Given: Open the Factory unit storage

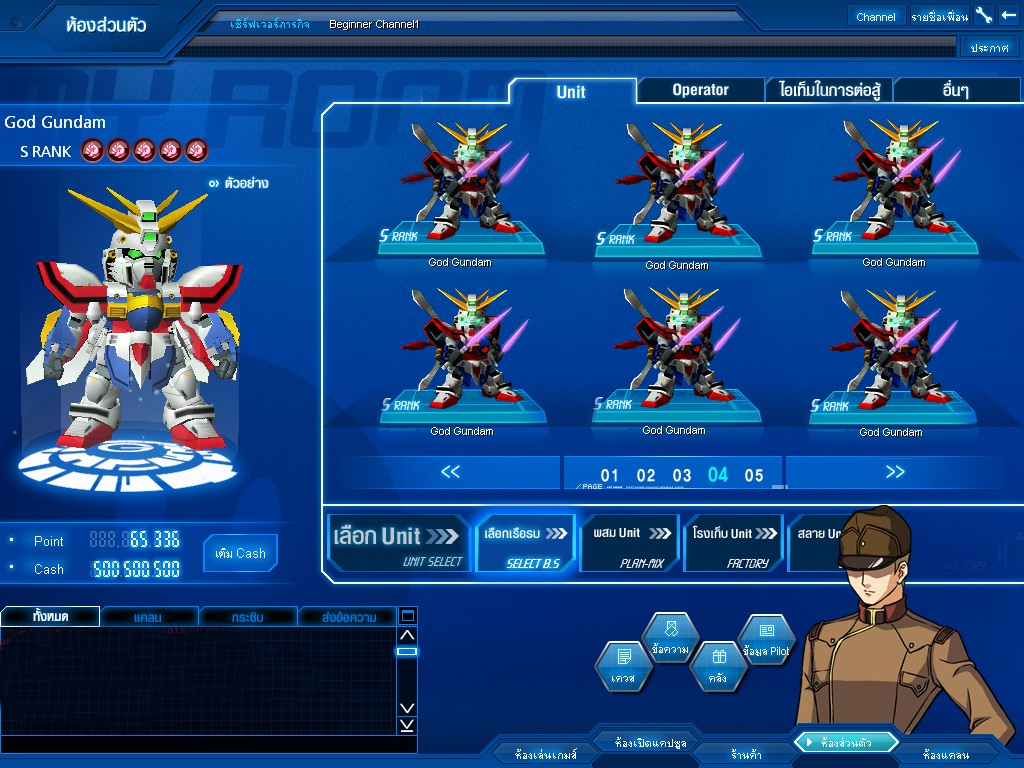Looking at the screenshot, I should point(734,543).
